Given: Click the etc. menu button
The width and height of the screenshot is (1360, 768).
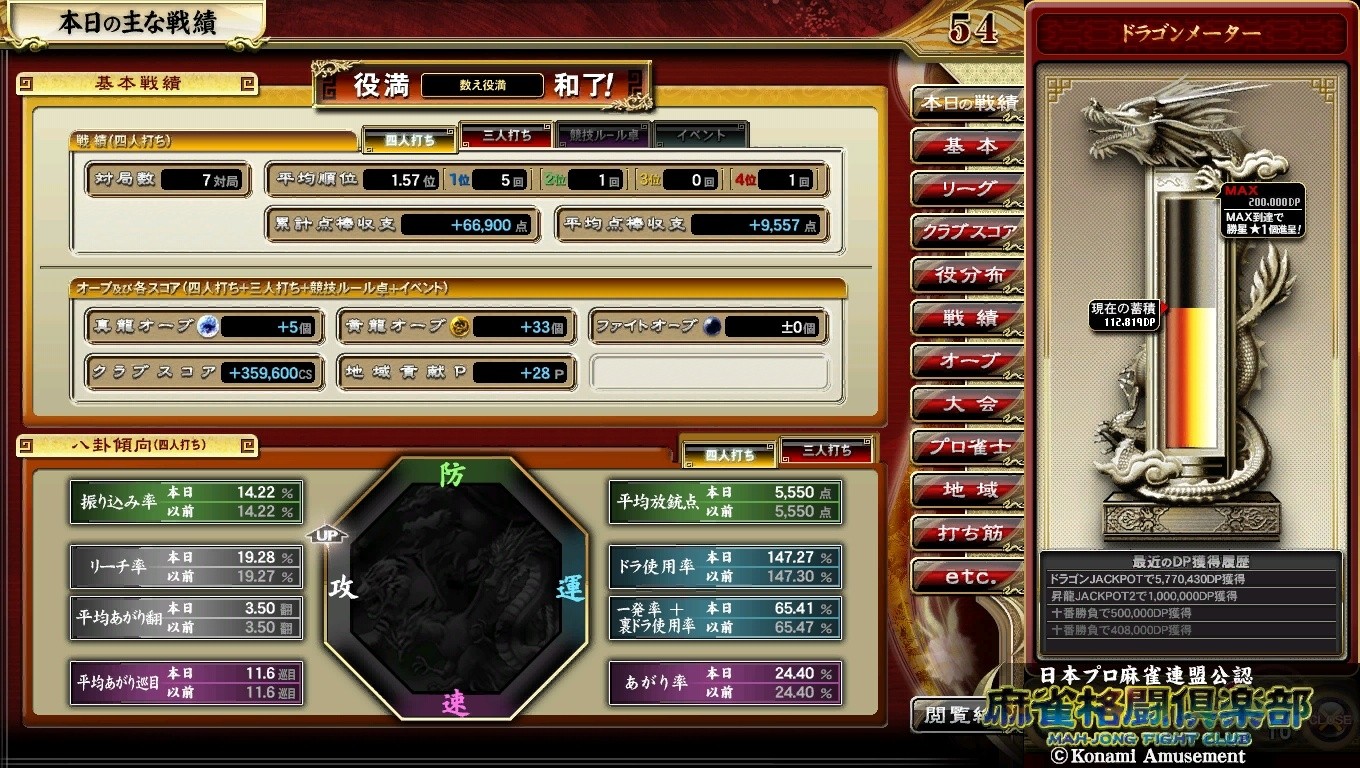Looking at the screenshot, I should pyautogui.click(x=968, y=577).
